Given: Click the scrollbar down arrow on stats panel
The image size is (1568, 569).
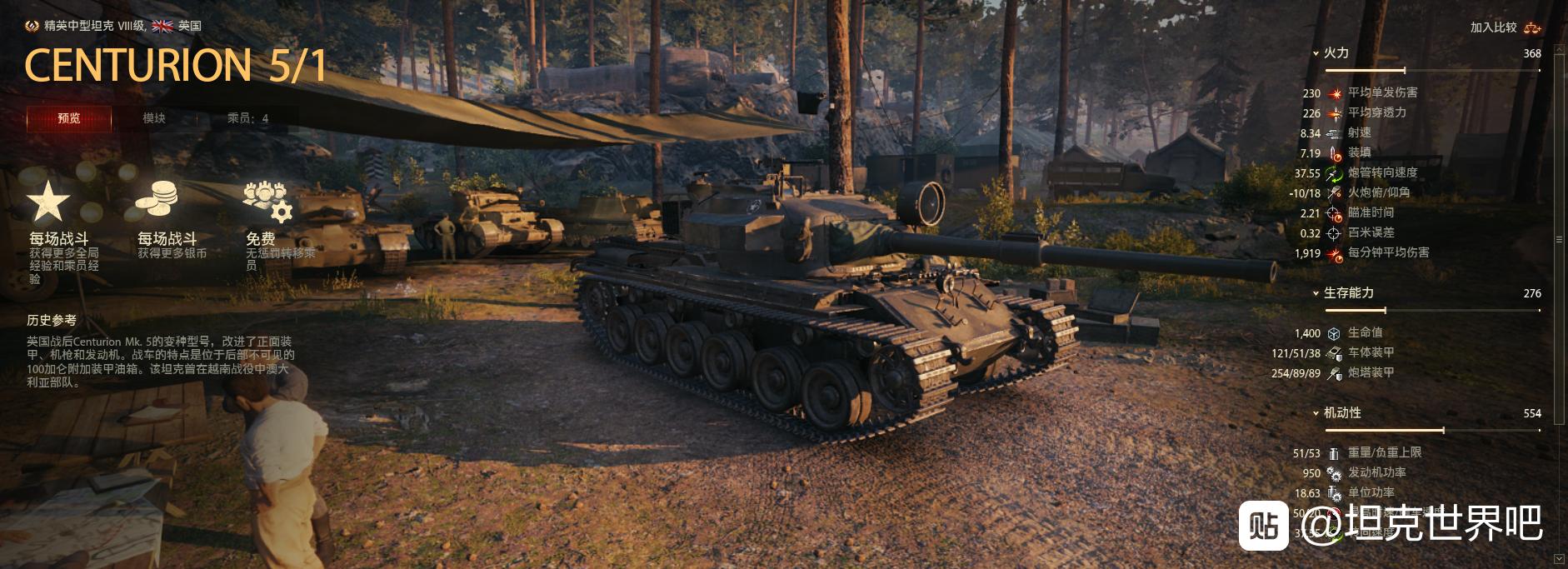Looking at the screenshot, I should tap(1559, 557).
